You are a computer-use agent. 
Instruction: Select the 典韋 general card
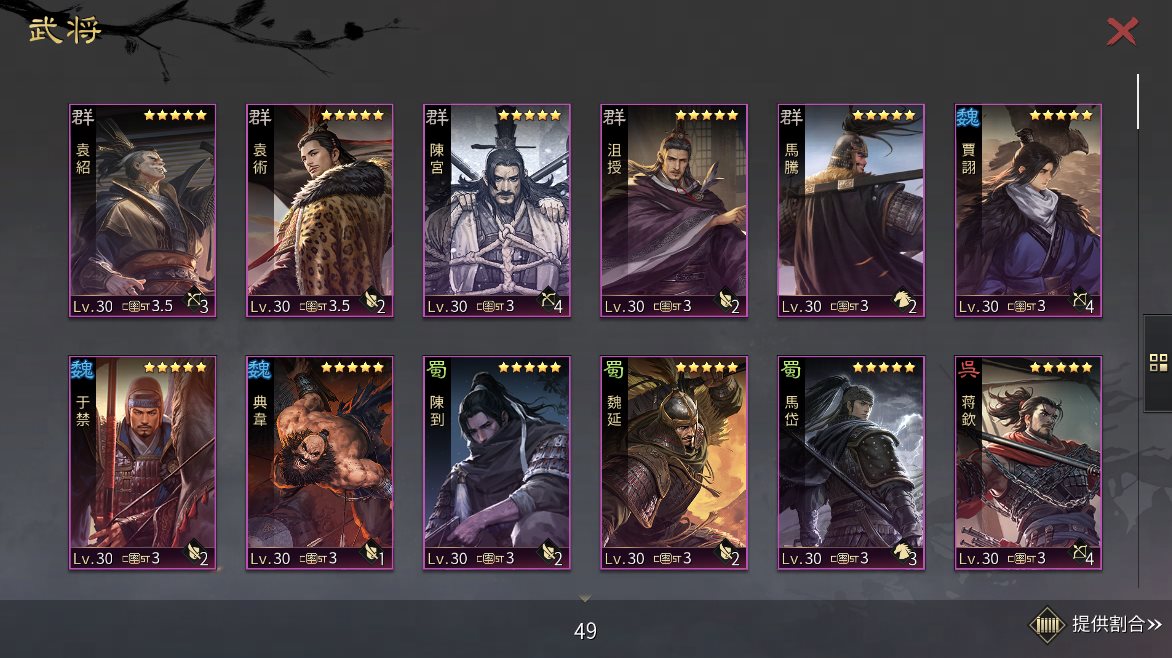(319, 462)
